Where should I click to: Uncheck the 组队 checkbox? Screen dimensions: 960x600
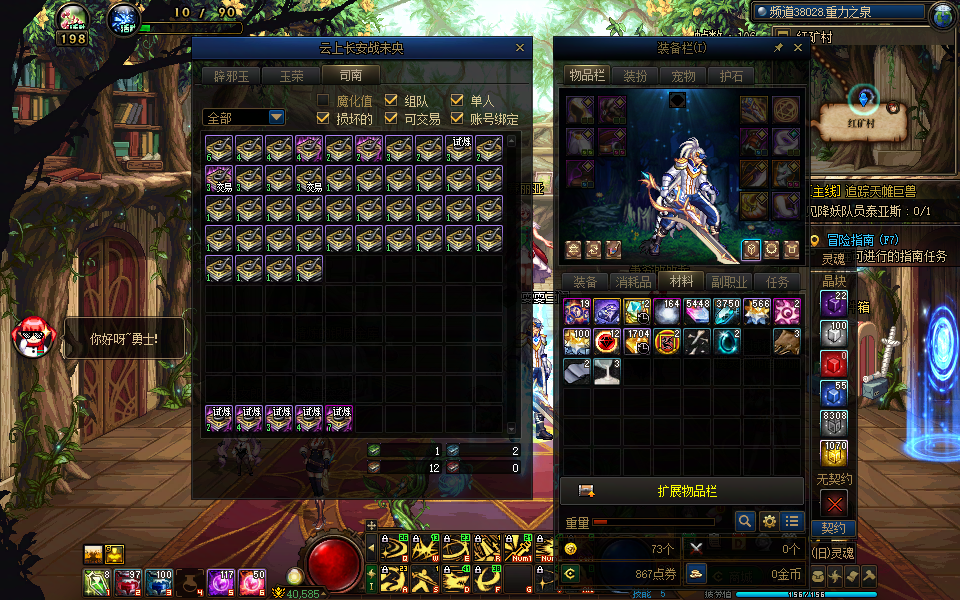(x=391, y=100)
